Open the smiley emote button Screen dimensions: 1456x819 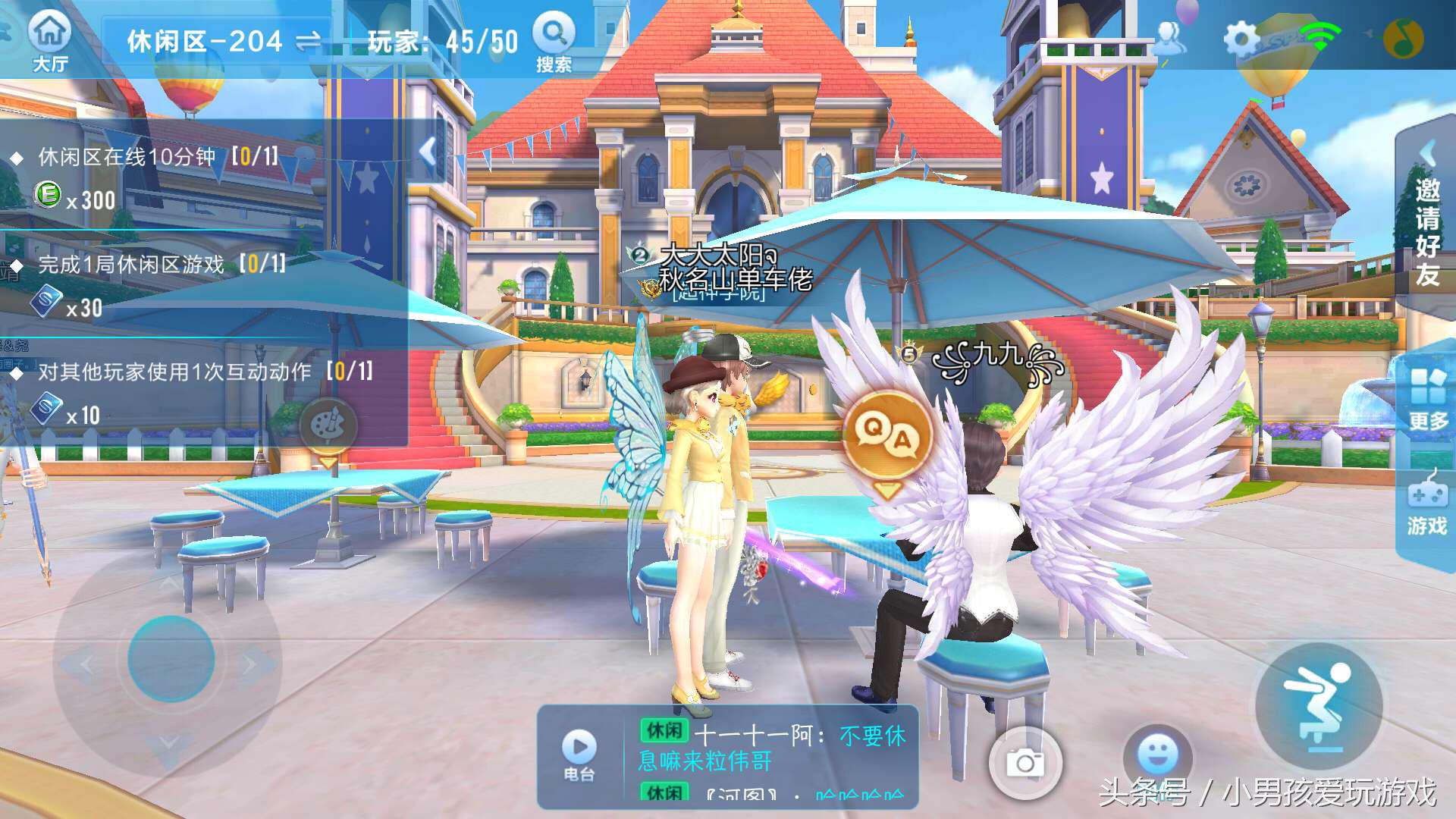tap(1157, 755)
